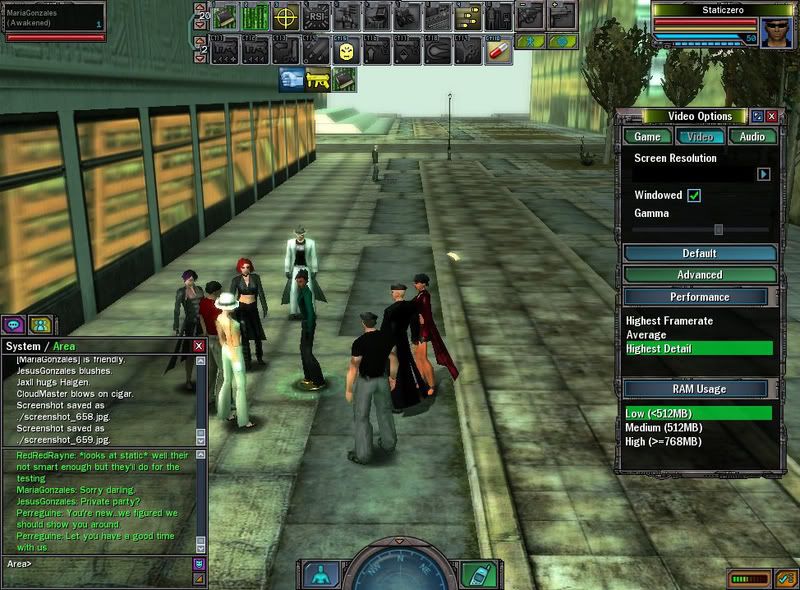
Task: Adjust the Gamma slider handle
Action: click(x=718, y=229)
